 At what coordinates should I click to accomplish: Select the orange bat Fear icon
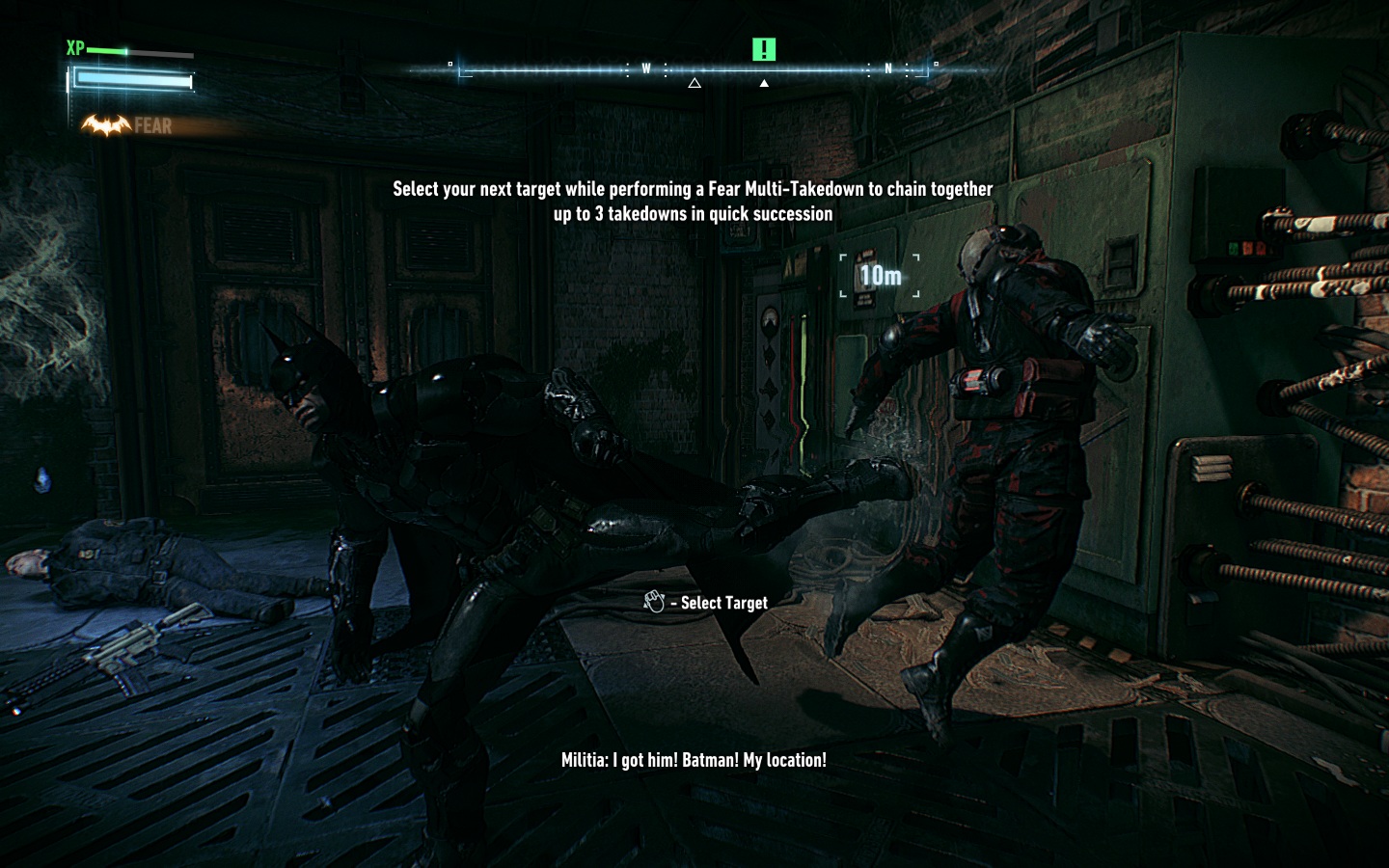click(x=106, y=124)
